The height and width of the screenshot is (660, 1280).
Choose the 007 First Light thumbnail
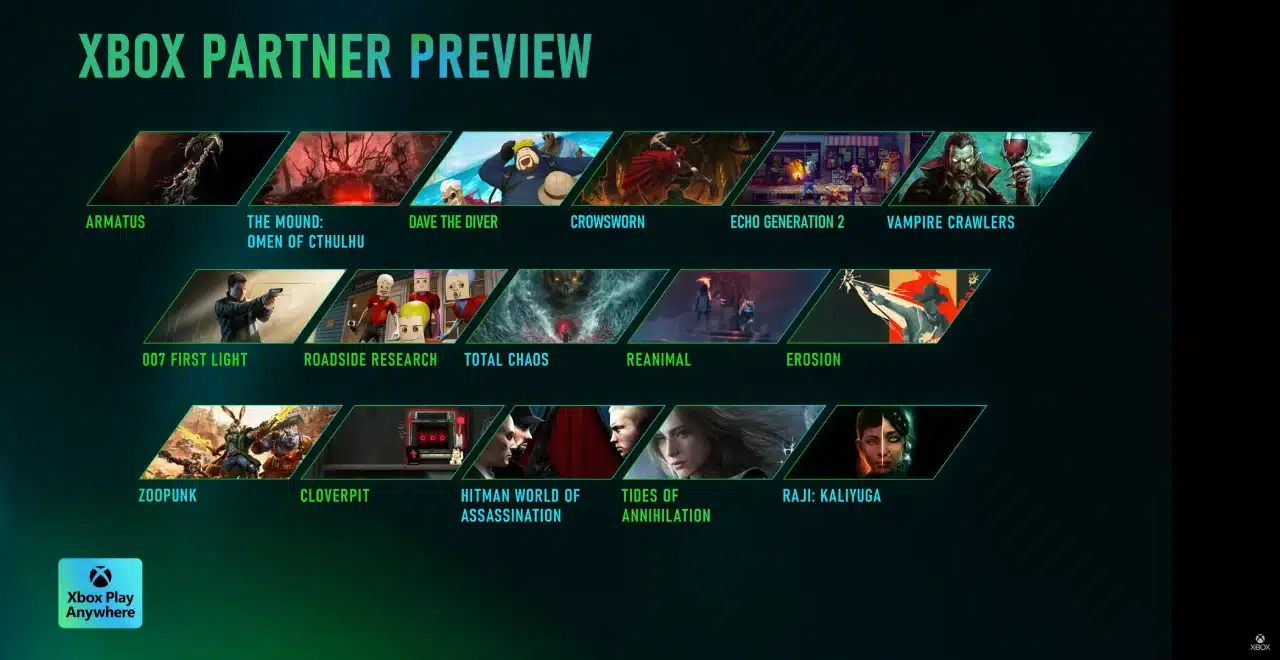pos(245,306)
